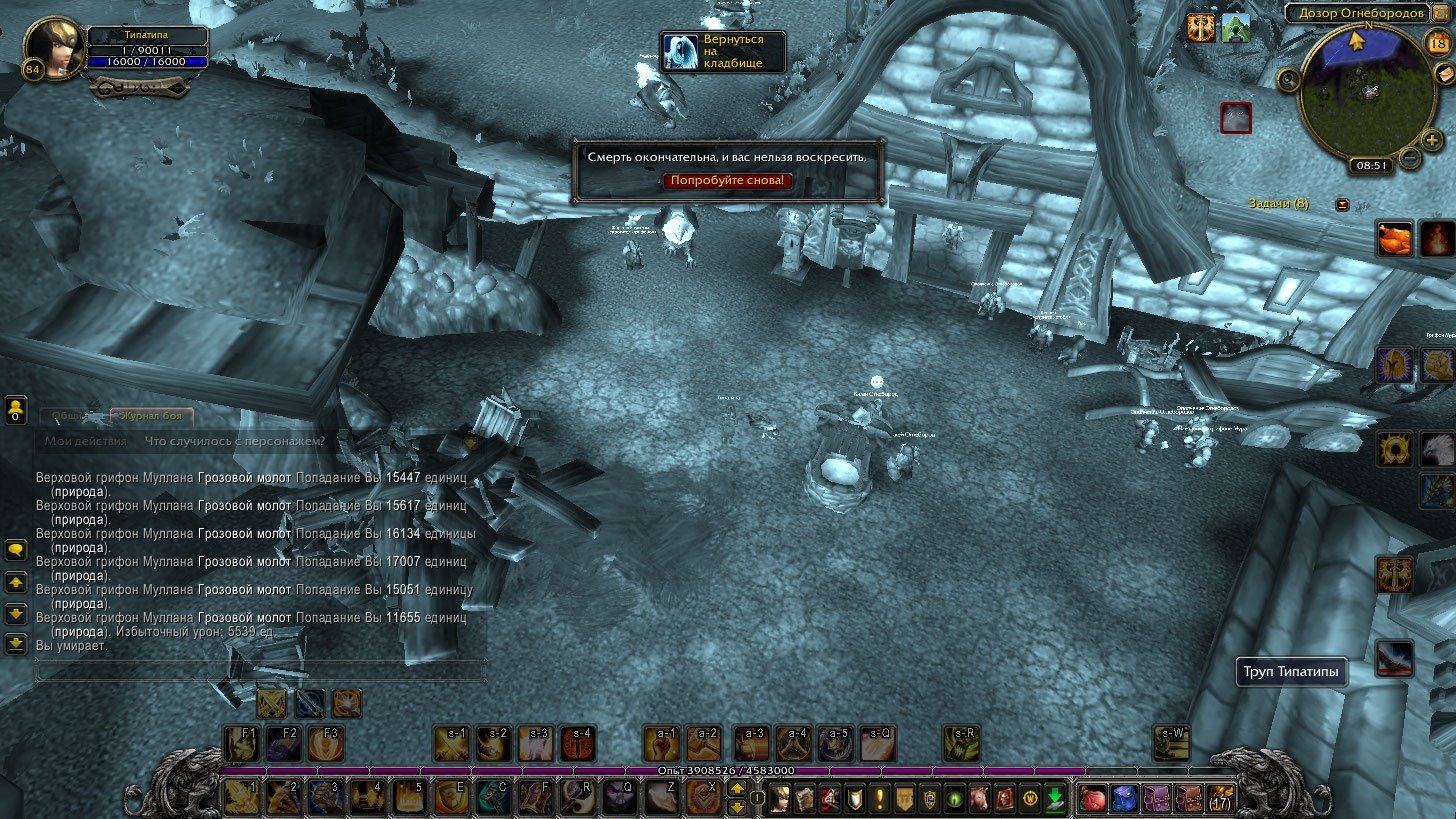Zoom out the minimap with minus button

(x=1409, y=157)
